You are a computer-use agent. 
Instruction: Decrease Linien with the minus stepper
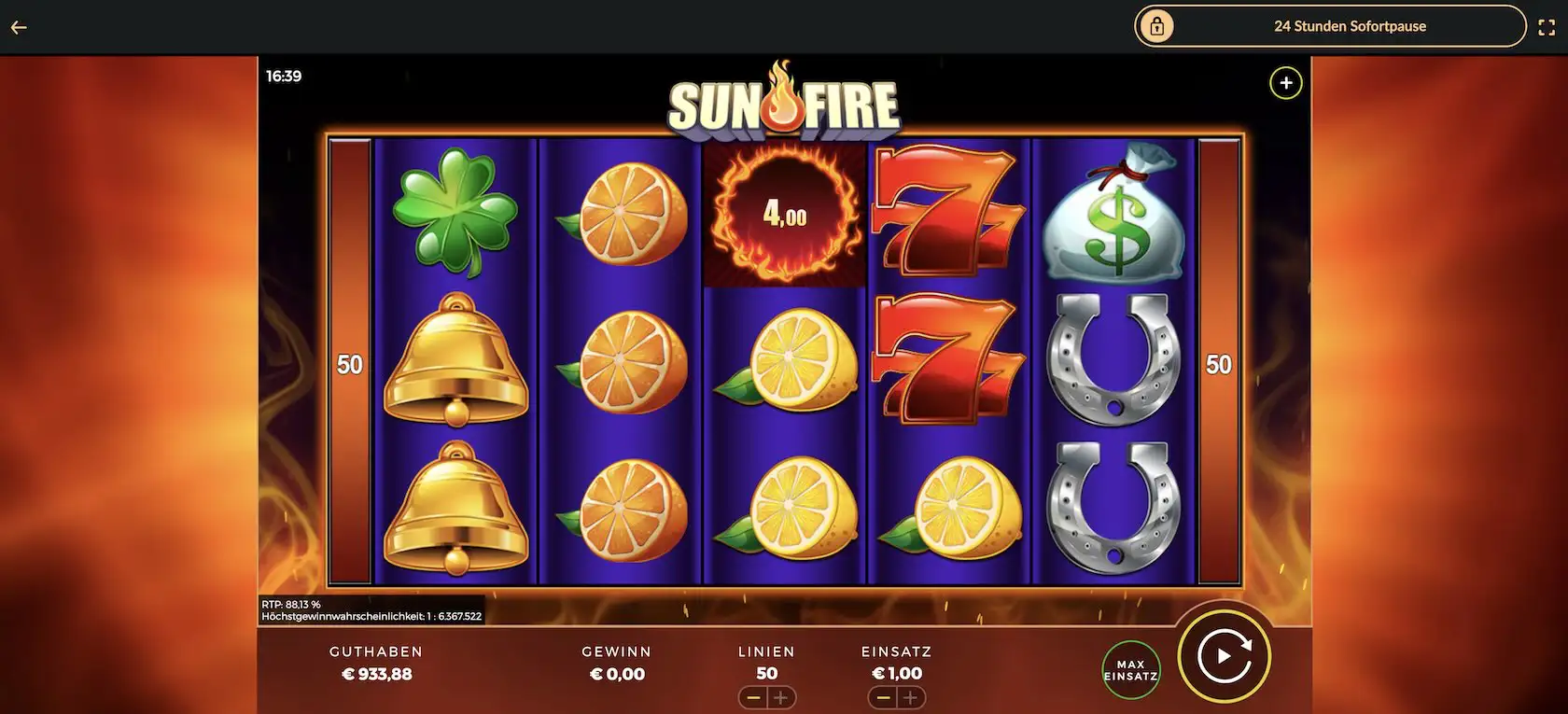(x=753, y=697)
